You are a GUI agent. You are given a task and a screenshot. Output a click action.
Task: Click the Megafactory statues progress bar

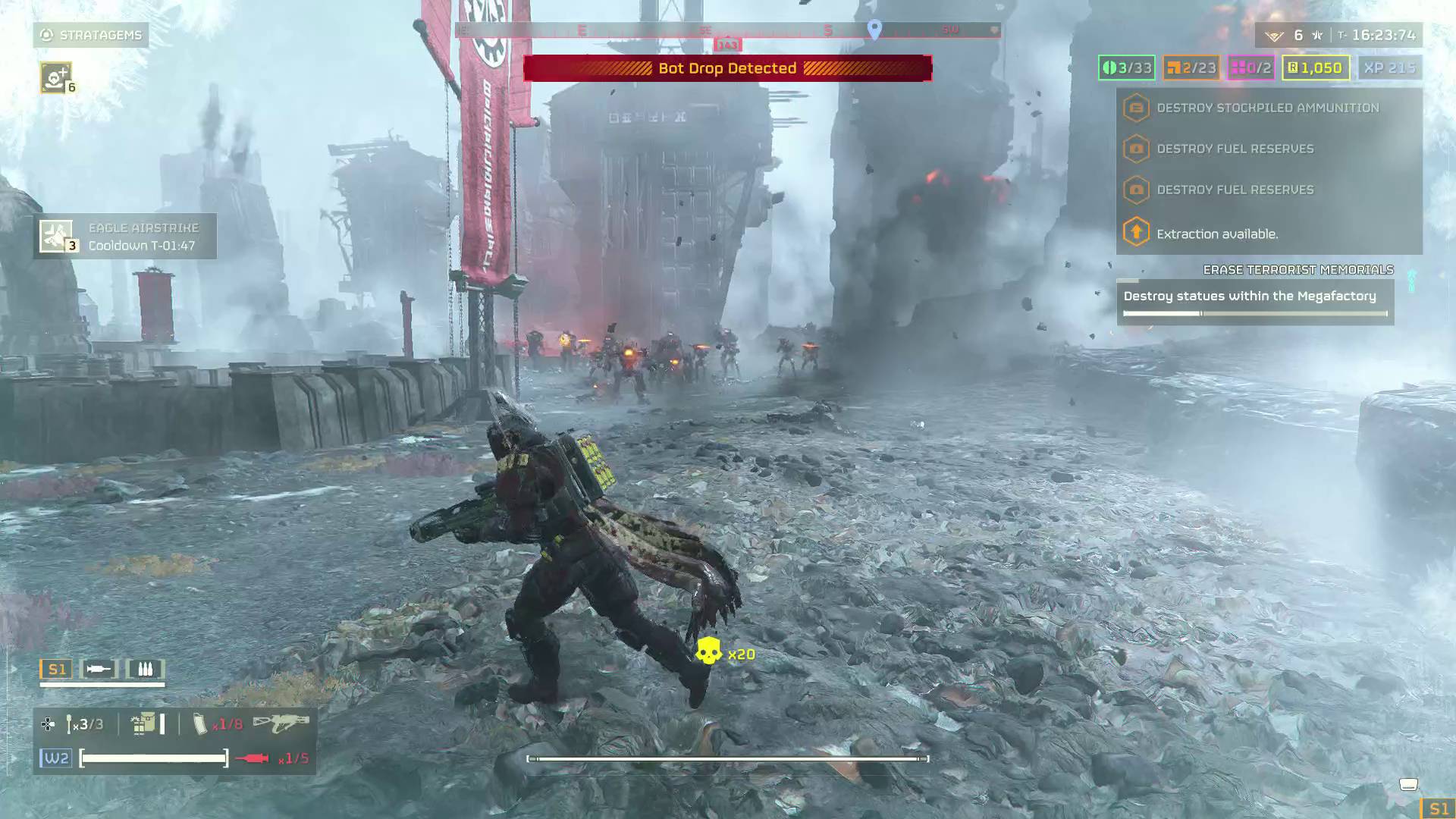1255,312
